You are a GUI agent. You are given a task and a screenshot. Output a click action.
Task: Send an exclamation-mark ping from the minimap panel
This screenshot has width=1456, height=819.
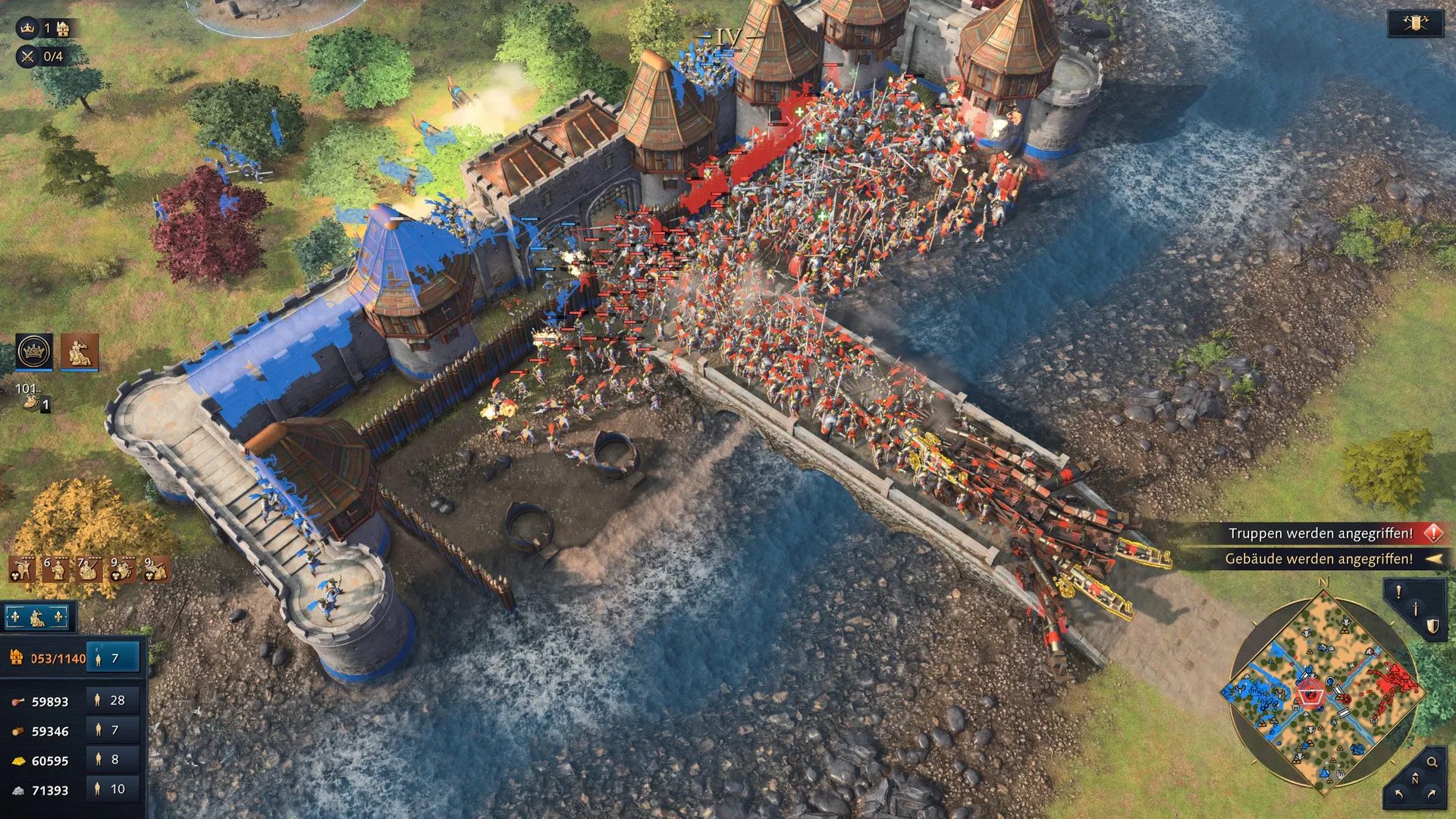click(1399, 593)
